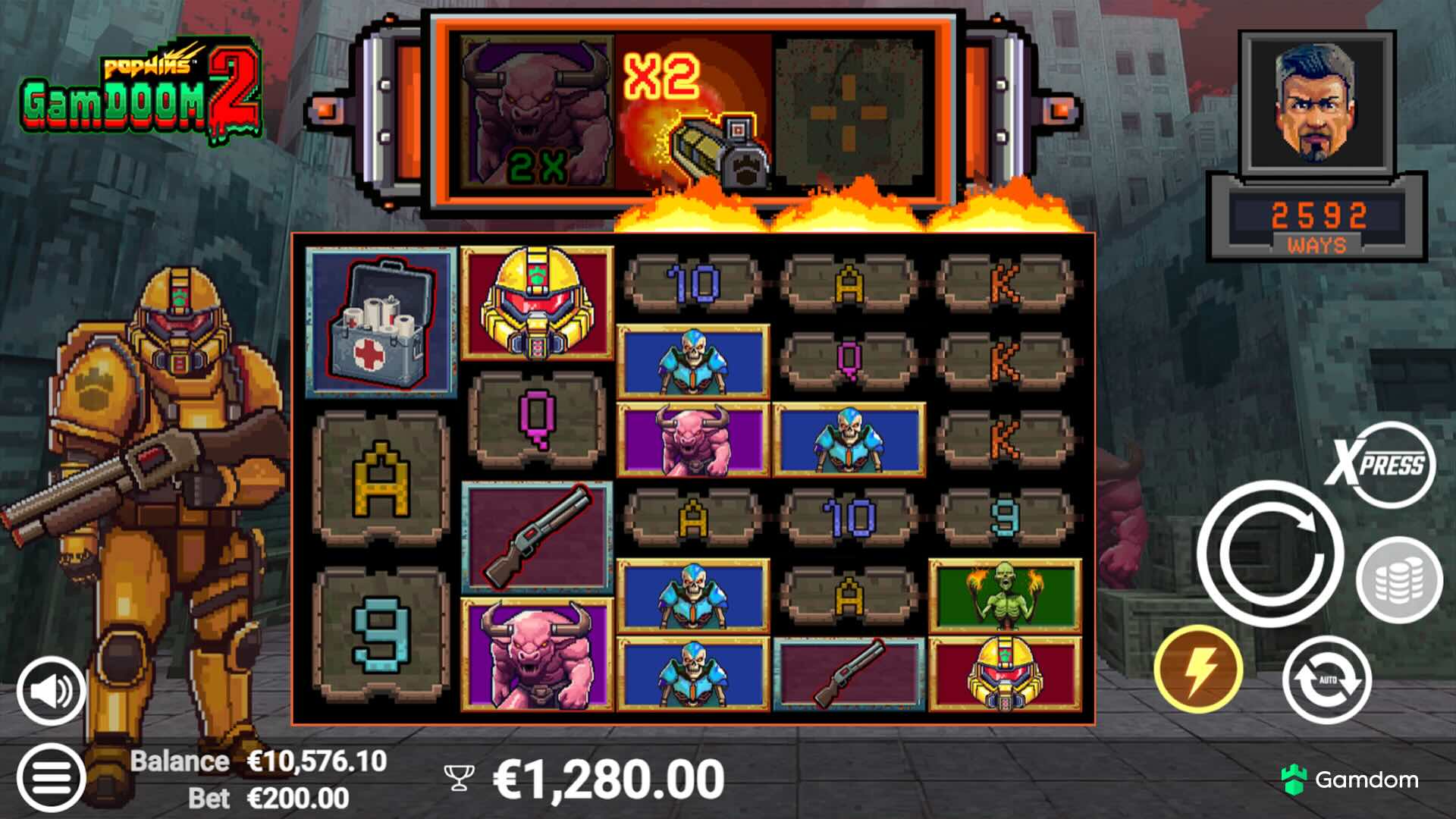Click the pink minotaur symbol
Viewport: 1456px width, 819px height.
[538, 656]
